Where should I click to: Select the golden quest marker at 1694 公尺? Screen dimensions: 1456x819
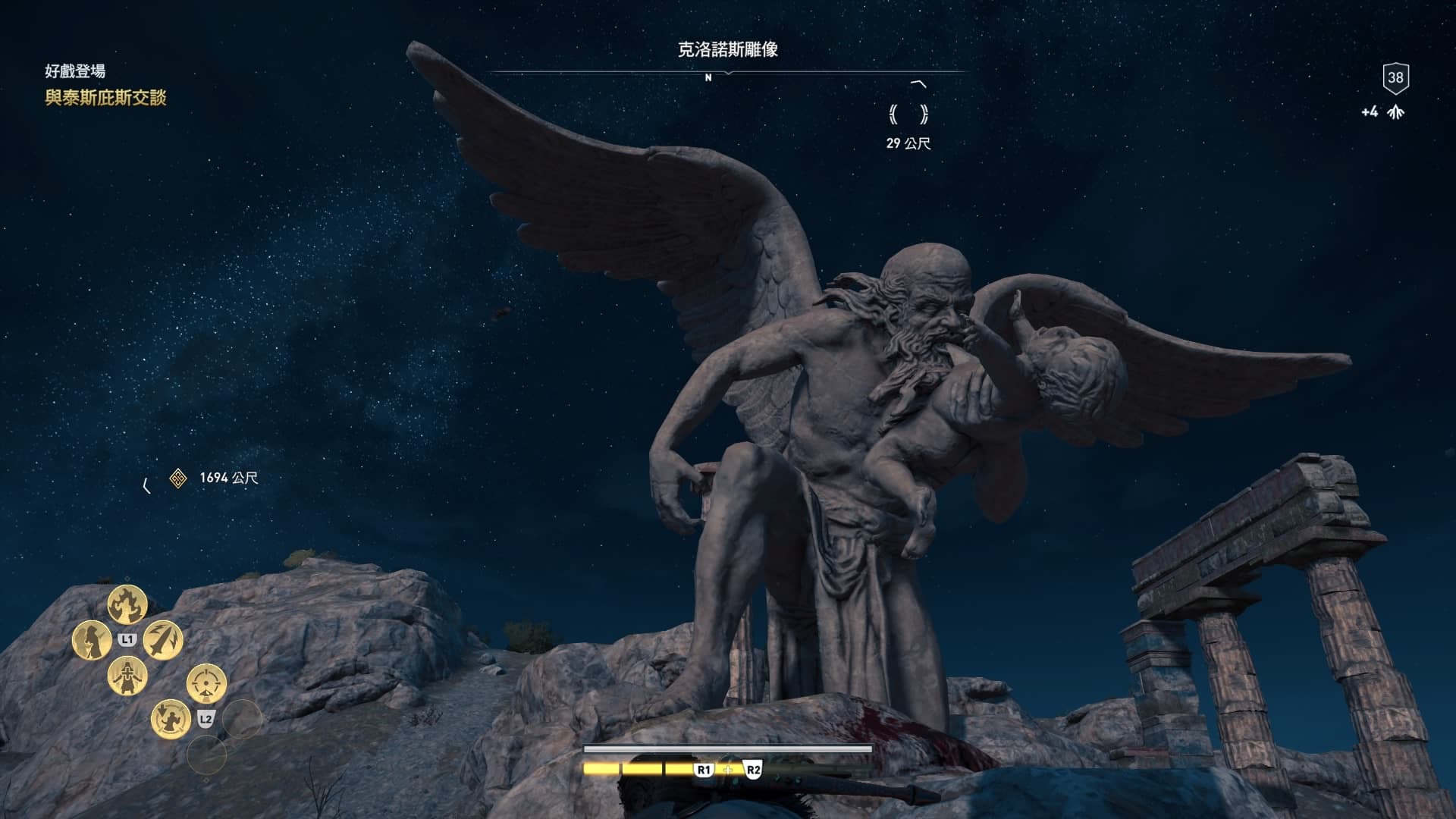[x=178, y=479]
